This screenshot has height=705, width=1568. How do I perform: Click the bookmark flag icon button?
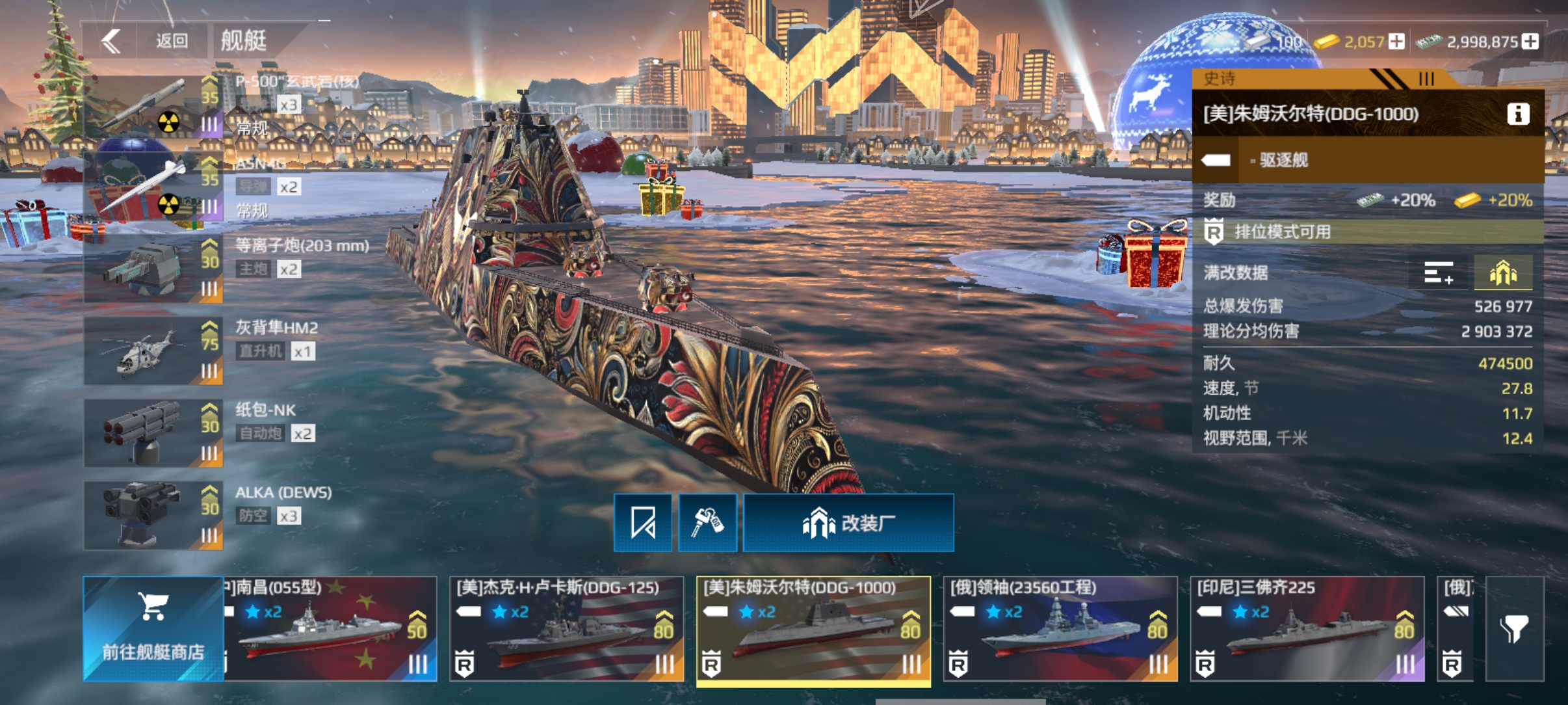point(643,523)
